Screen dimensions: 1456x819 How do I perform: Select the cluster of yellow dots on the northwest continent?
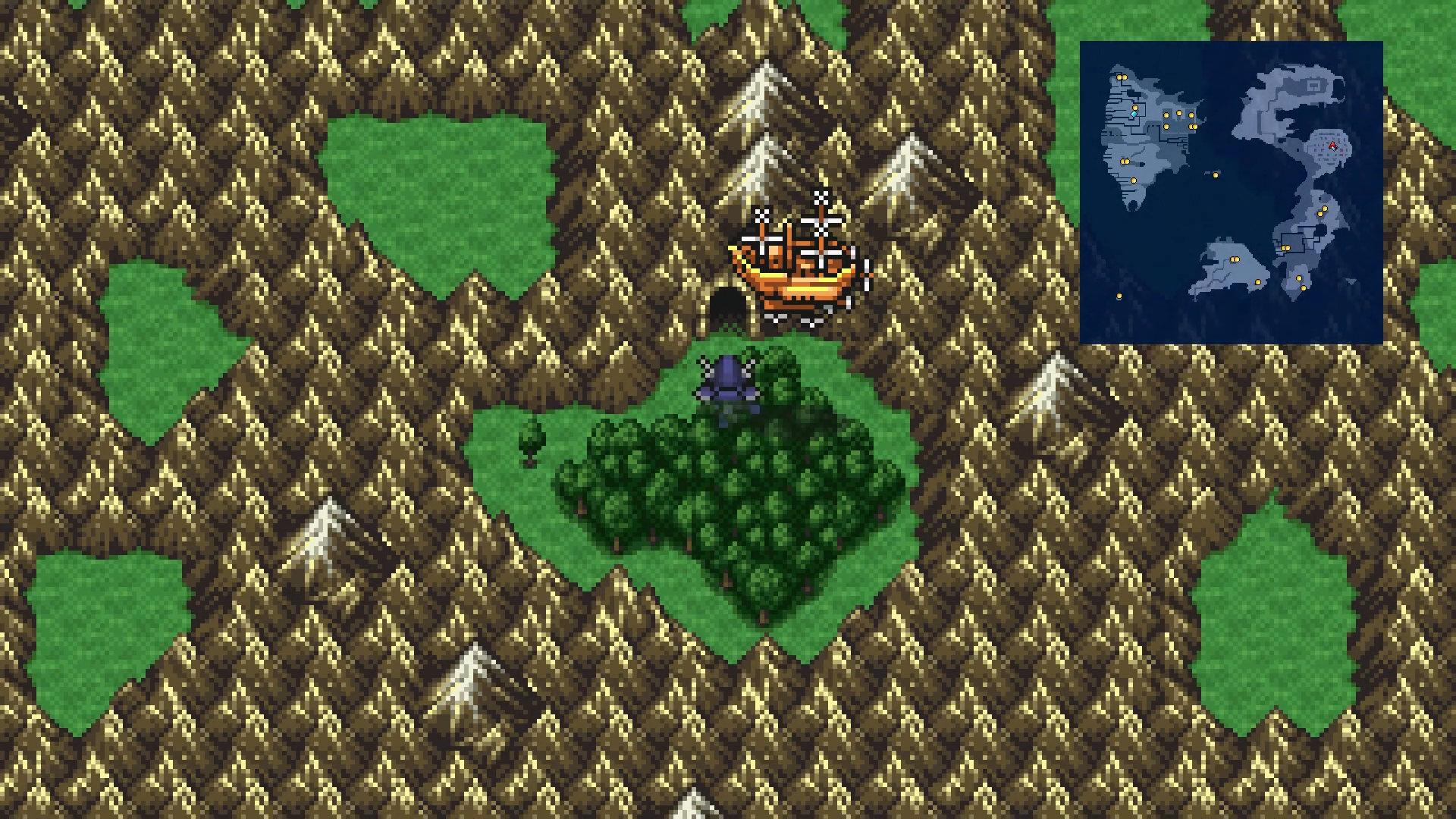coord(1178,118)
